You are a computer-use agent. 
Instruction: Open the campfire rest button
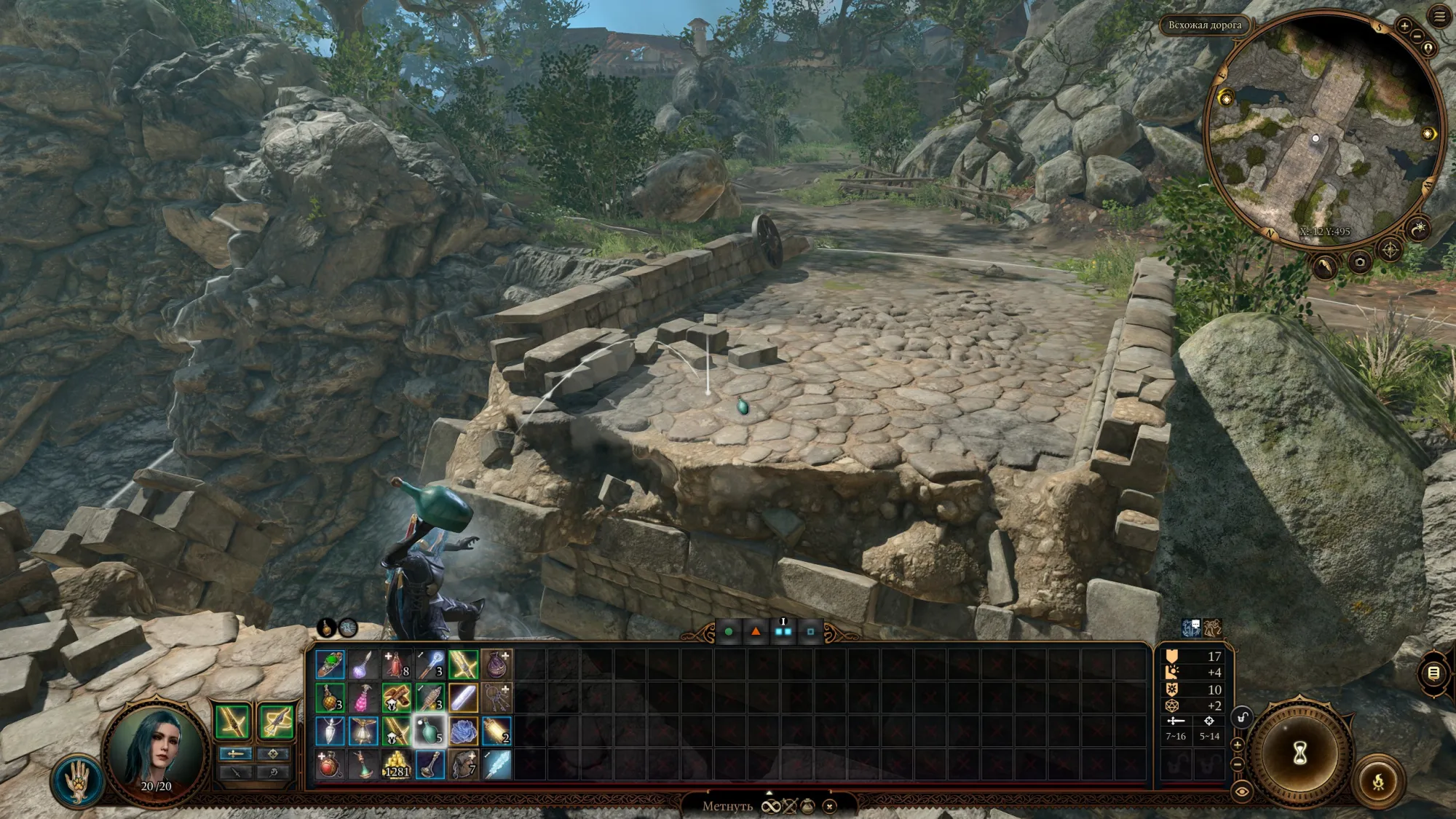(x=1378, y=782)
